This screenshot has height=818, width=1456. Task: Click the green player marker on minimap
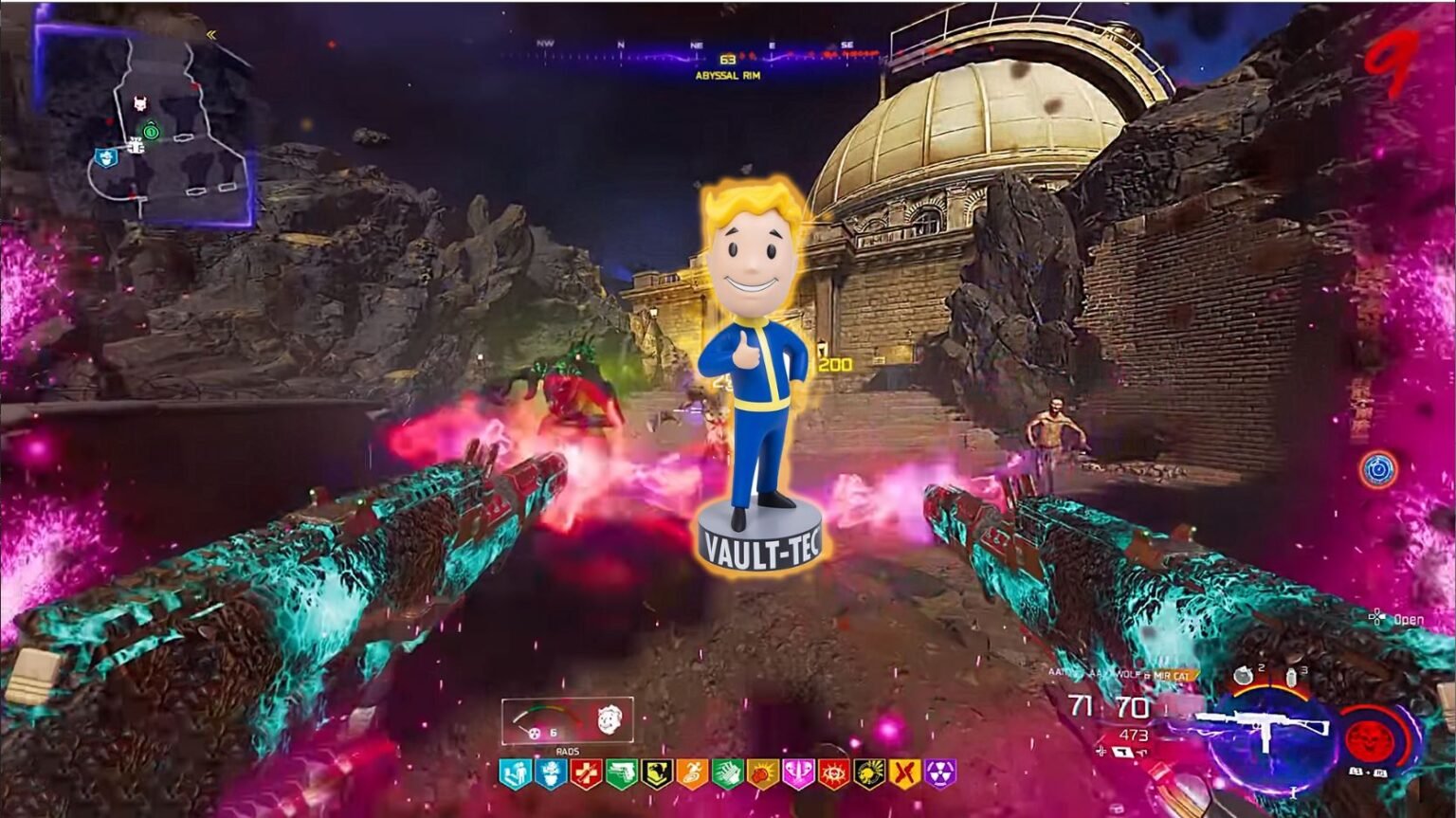151,132
